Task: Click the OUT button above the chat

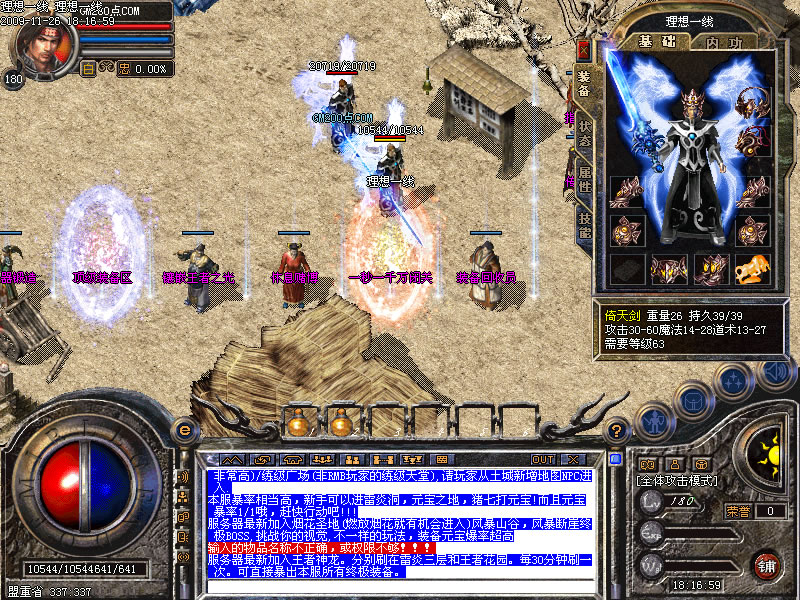Action: click(x=544, y=460)
